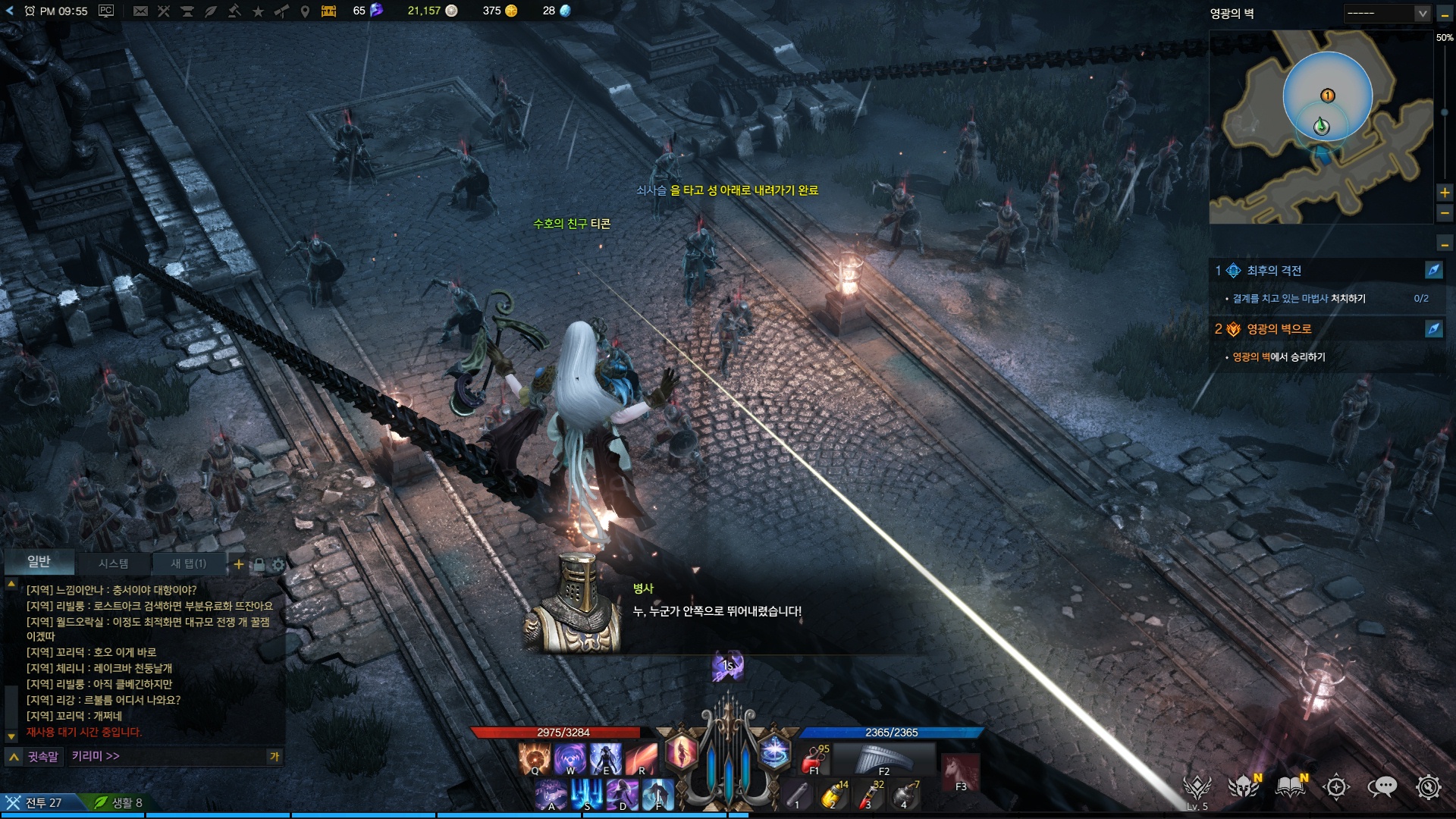
Task: Open the helmet character menu icon
Action: pos(1244,787)
